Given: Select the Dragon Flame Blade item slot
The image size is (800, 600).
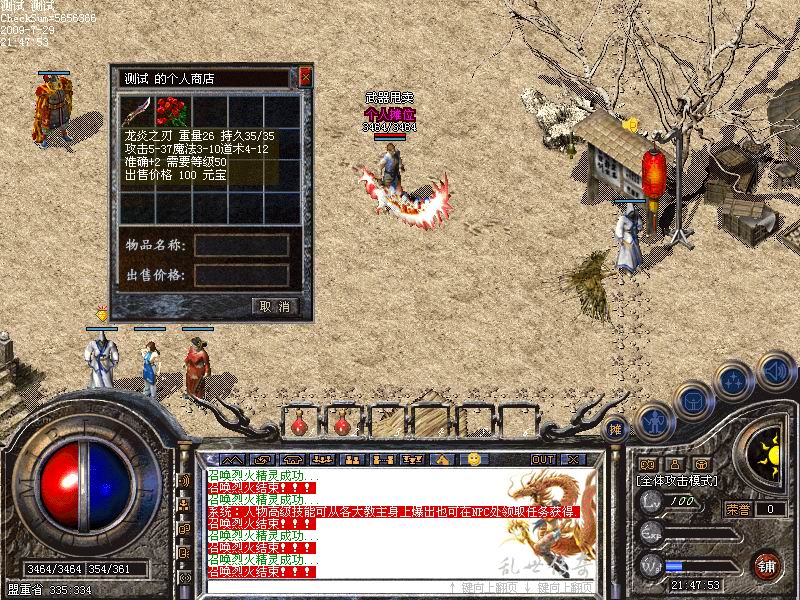Looking at the screenshot, I should click(136, 109).
